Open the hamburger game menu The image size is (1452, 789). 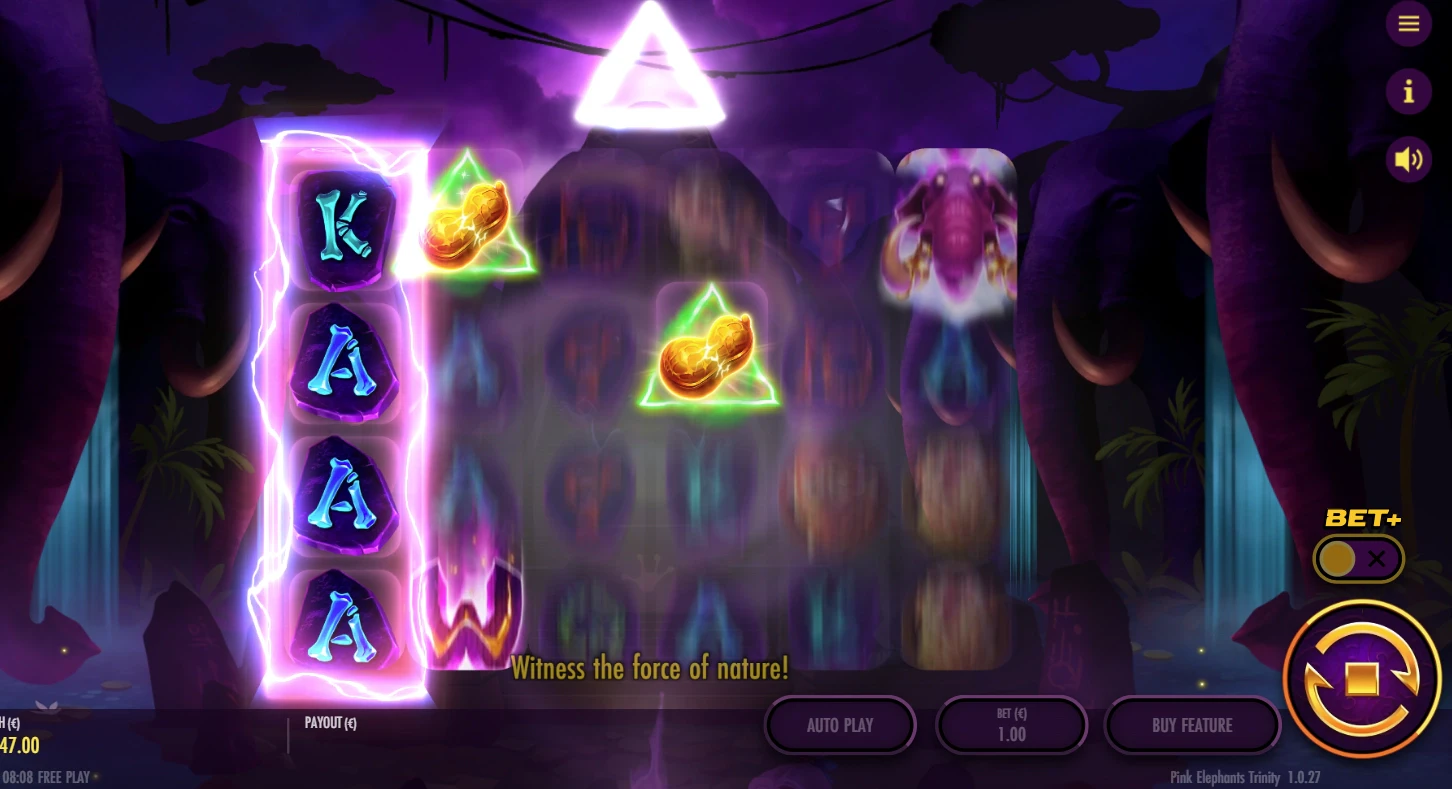coord(1409,23)
